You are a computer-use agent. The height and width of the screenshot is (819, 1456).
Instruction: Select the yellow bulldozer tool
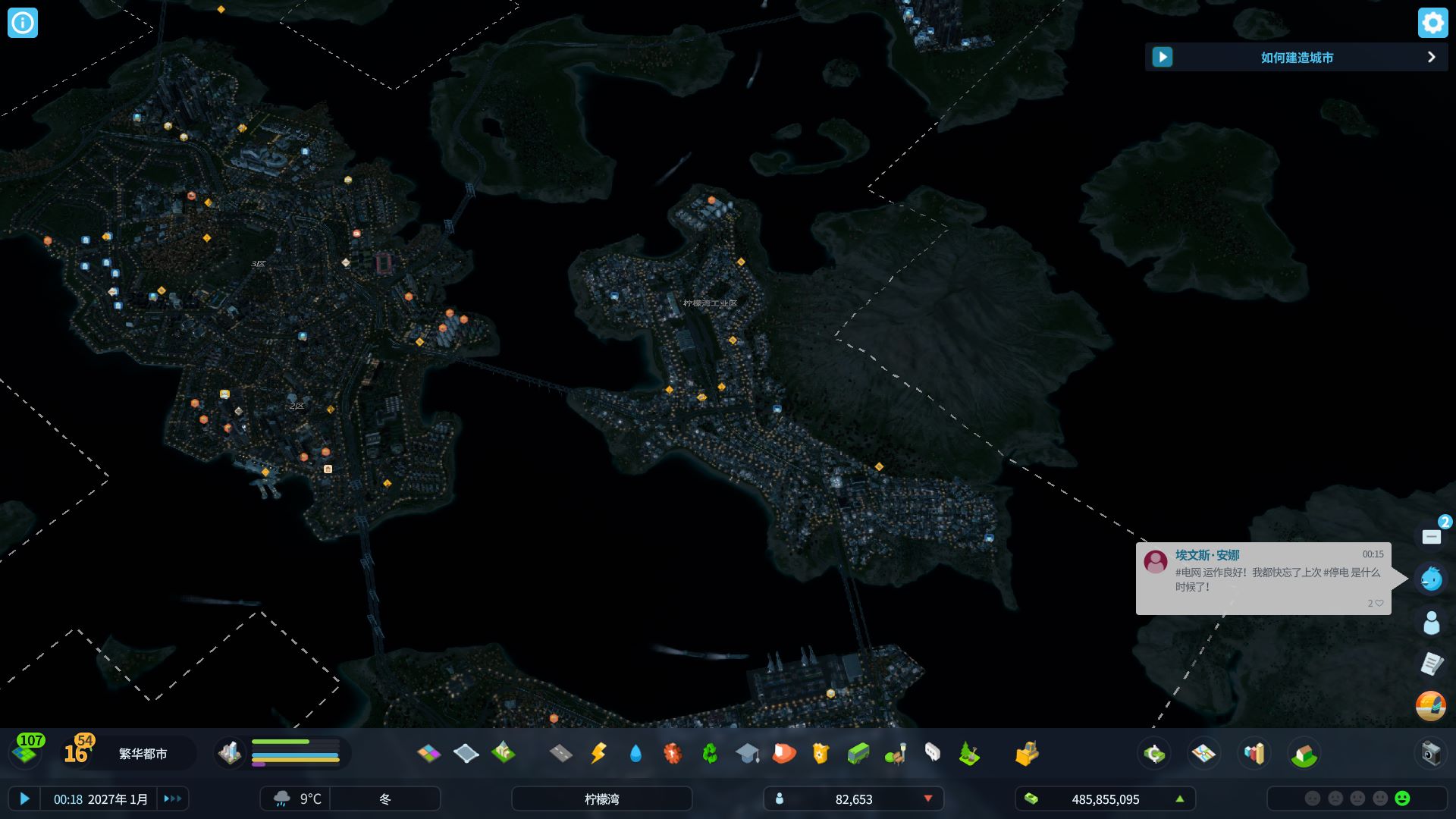point(1027,753)
